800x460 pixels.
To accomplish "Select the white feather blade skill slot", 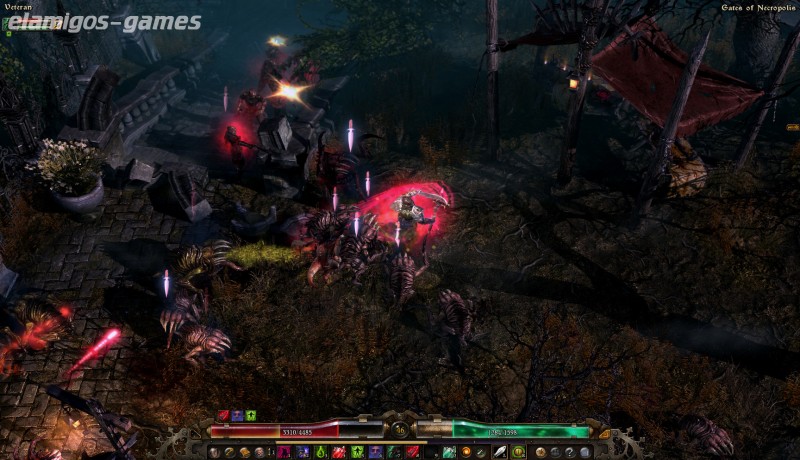I will coord(501,452).
